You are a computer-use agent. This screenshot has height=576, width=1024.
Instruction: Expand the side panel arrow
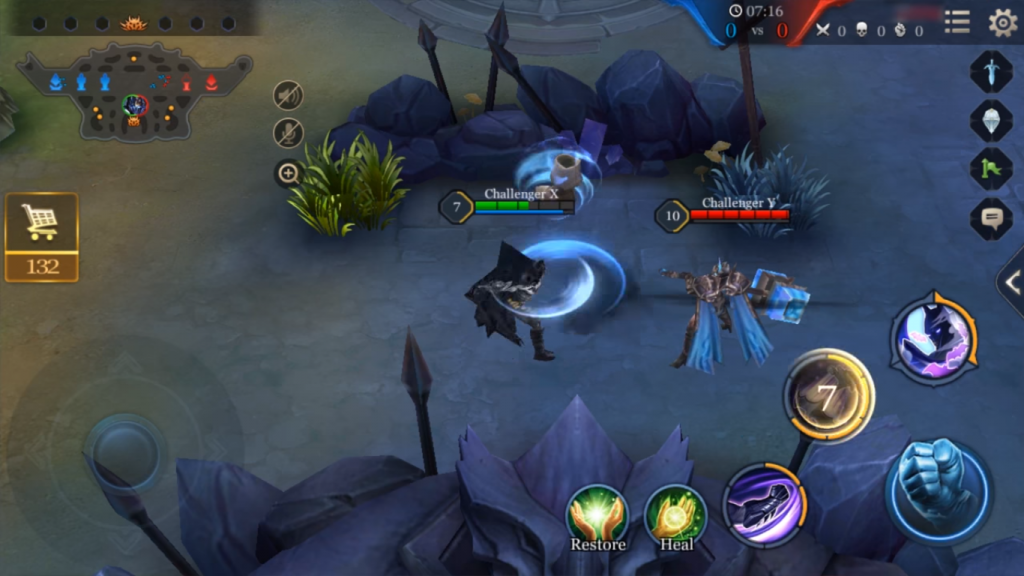[x=1010, y=283]
